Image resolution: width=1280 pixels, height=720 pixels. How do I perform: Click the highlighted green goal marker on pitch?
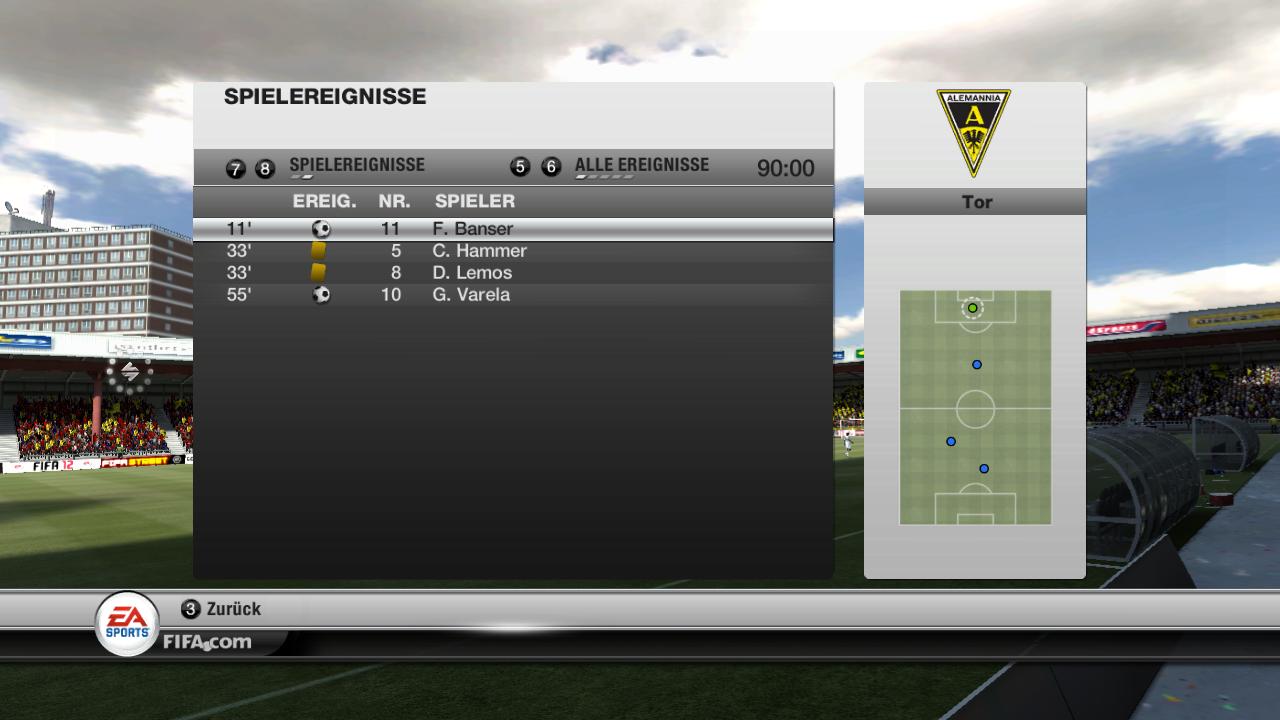pyautogui.click(x=972, y=308)
